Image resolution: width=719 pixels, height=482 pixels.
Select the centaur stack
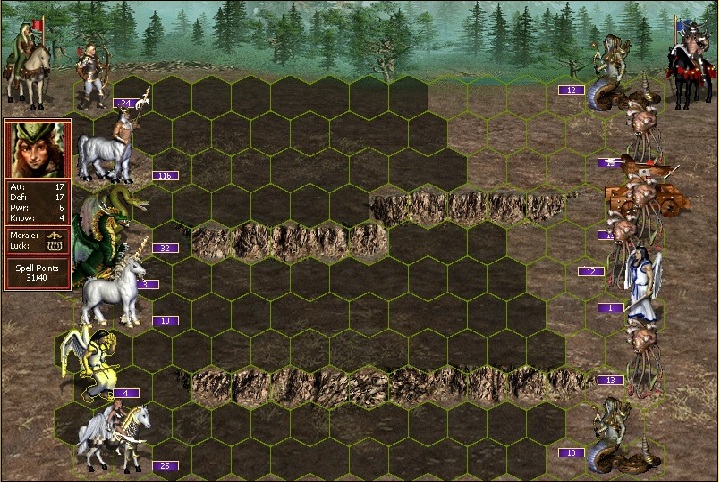coord(110,150)
